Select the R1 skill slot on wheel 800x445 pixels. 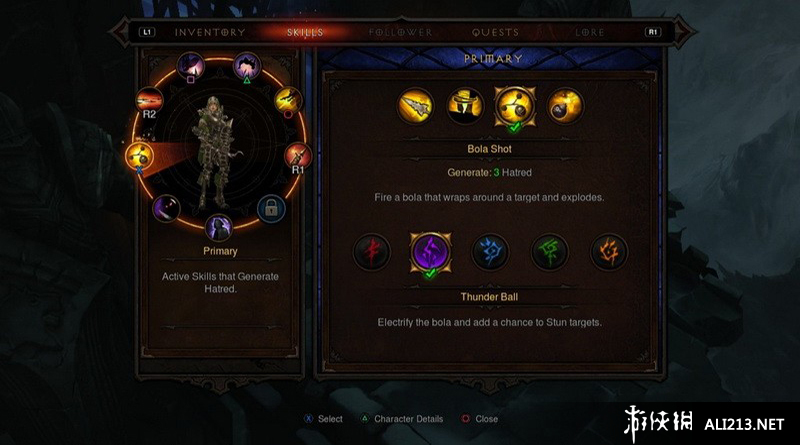click(x=297, y=156)
